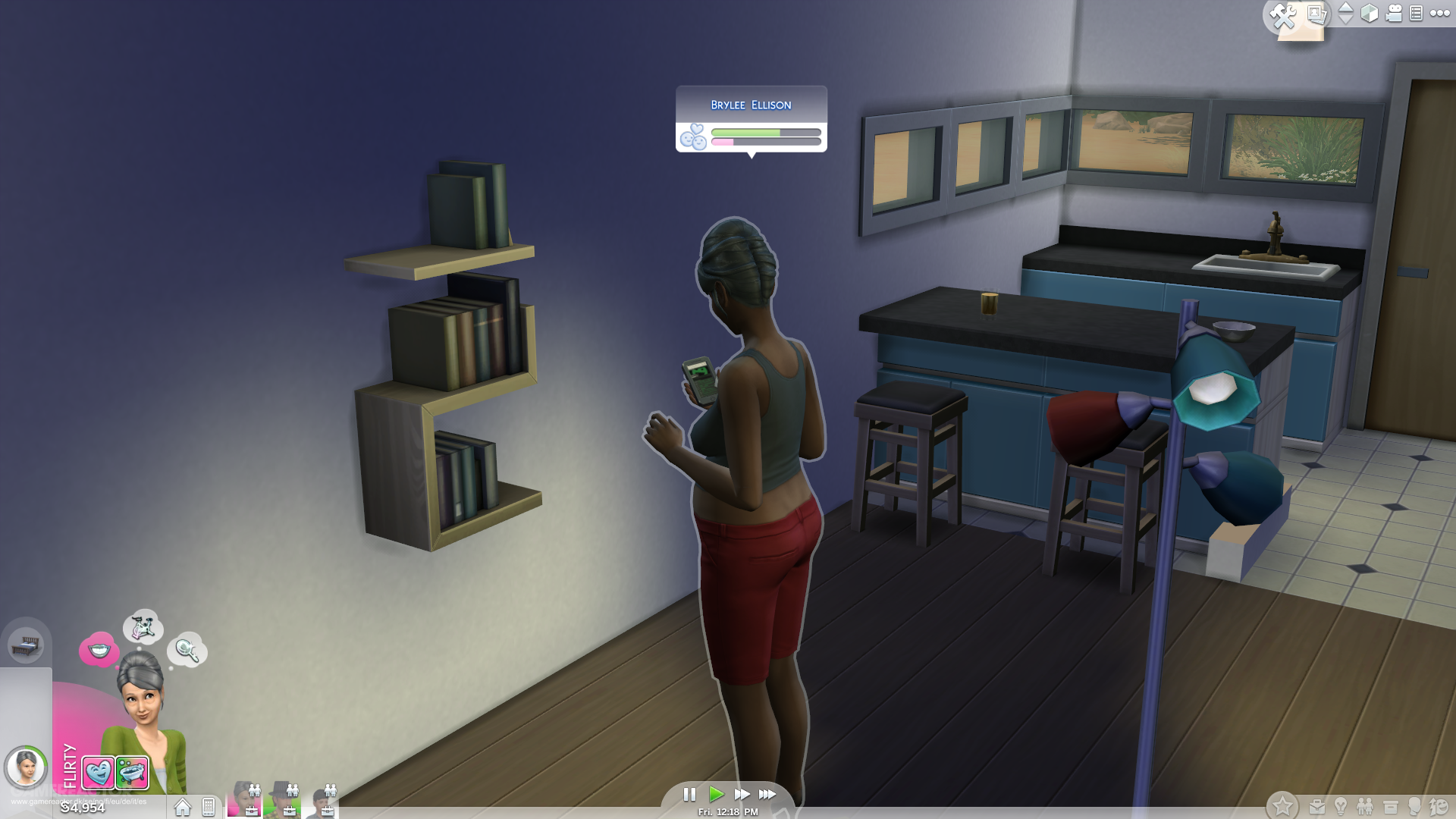Toggle the wall cutaway cube view

[1370, 13]
